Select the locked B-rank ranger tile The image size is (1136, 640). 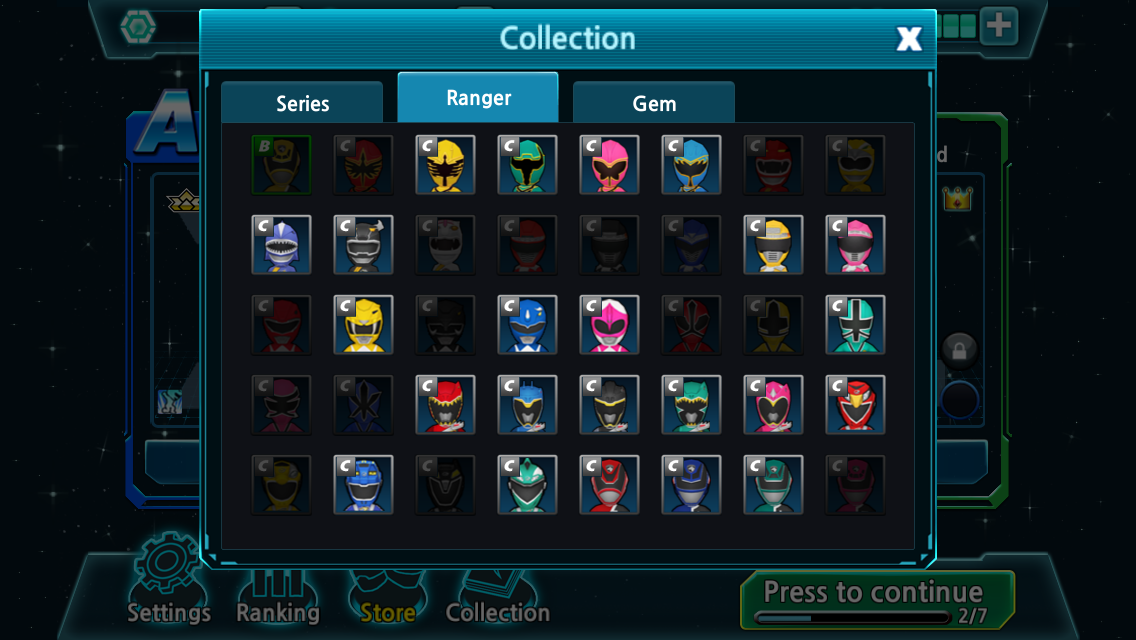click(x=281, y=165)
